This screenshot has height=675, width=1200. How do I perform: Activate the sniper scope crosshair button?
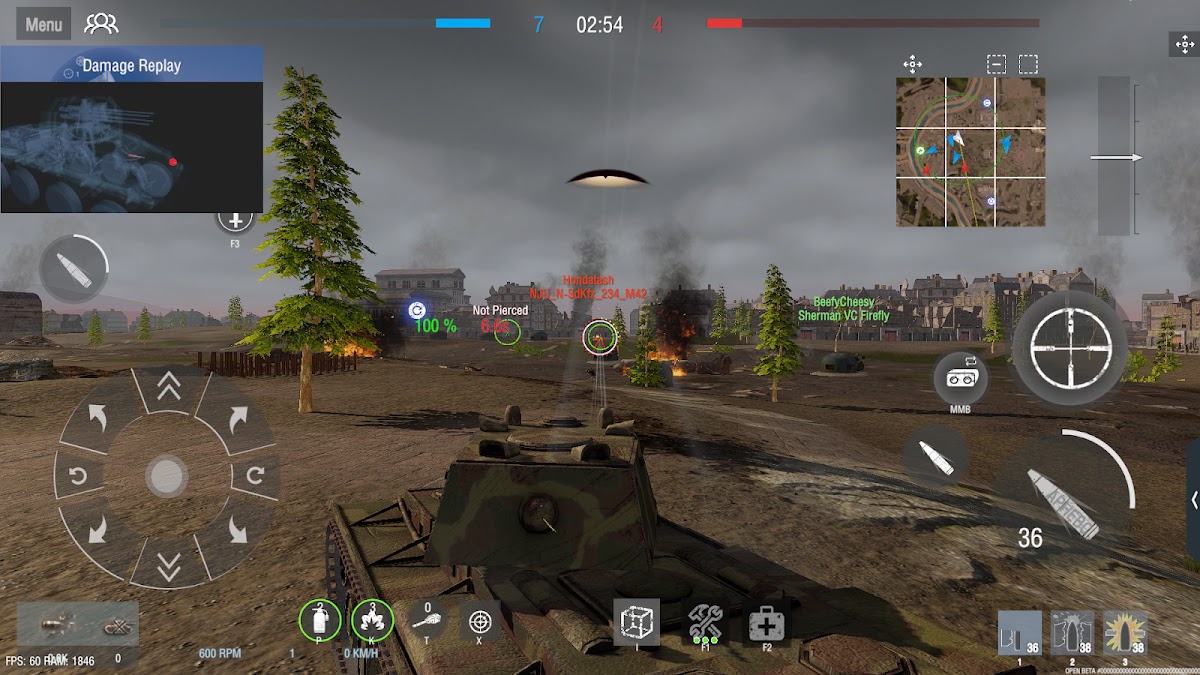coord(1069,348)
